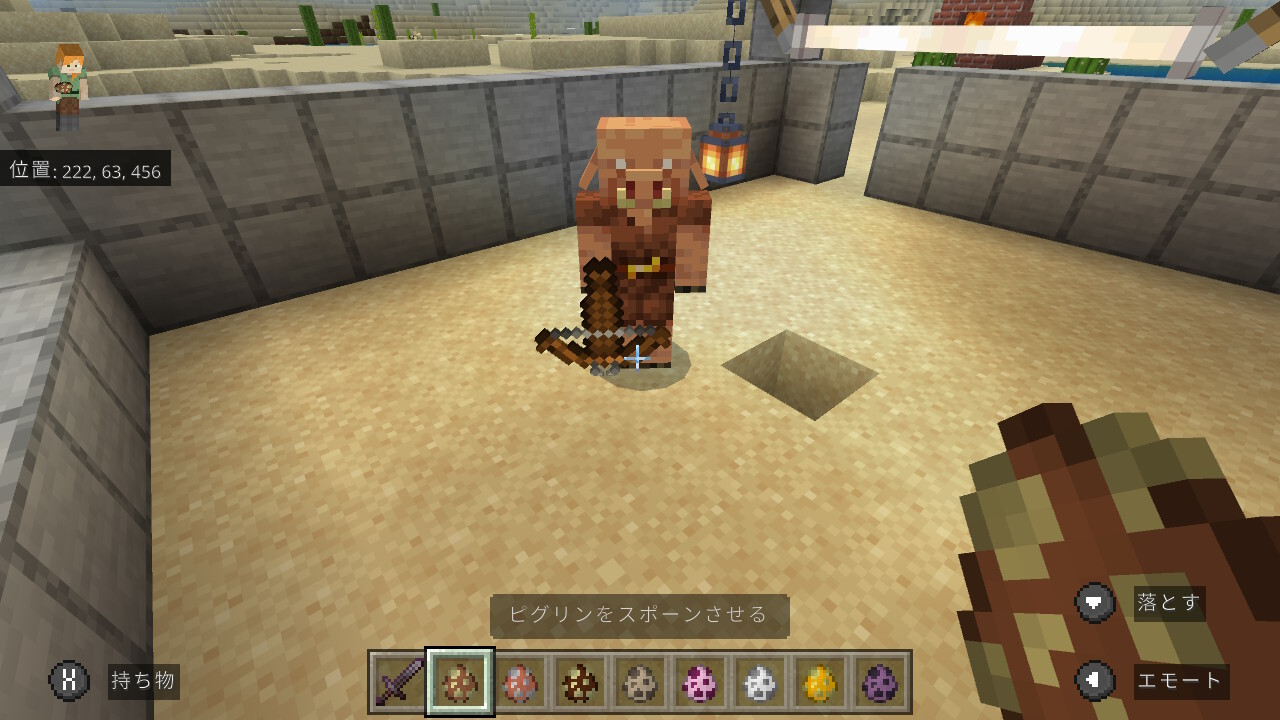Pick the purple spawn egg slot

(x=880, y=682)
